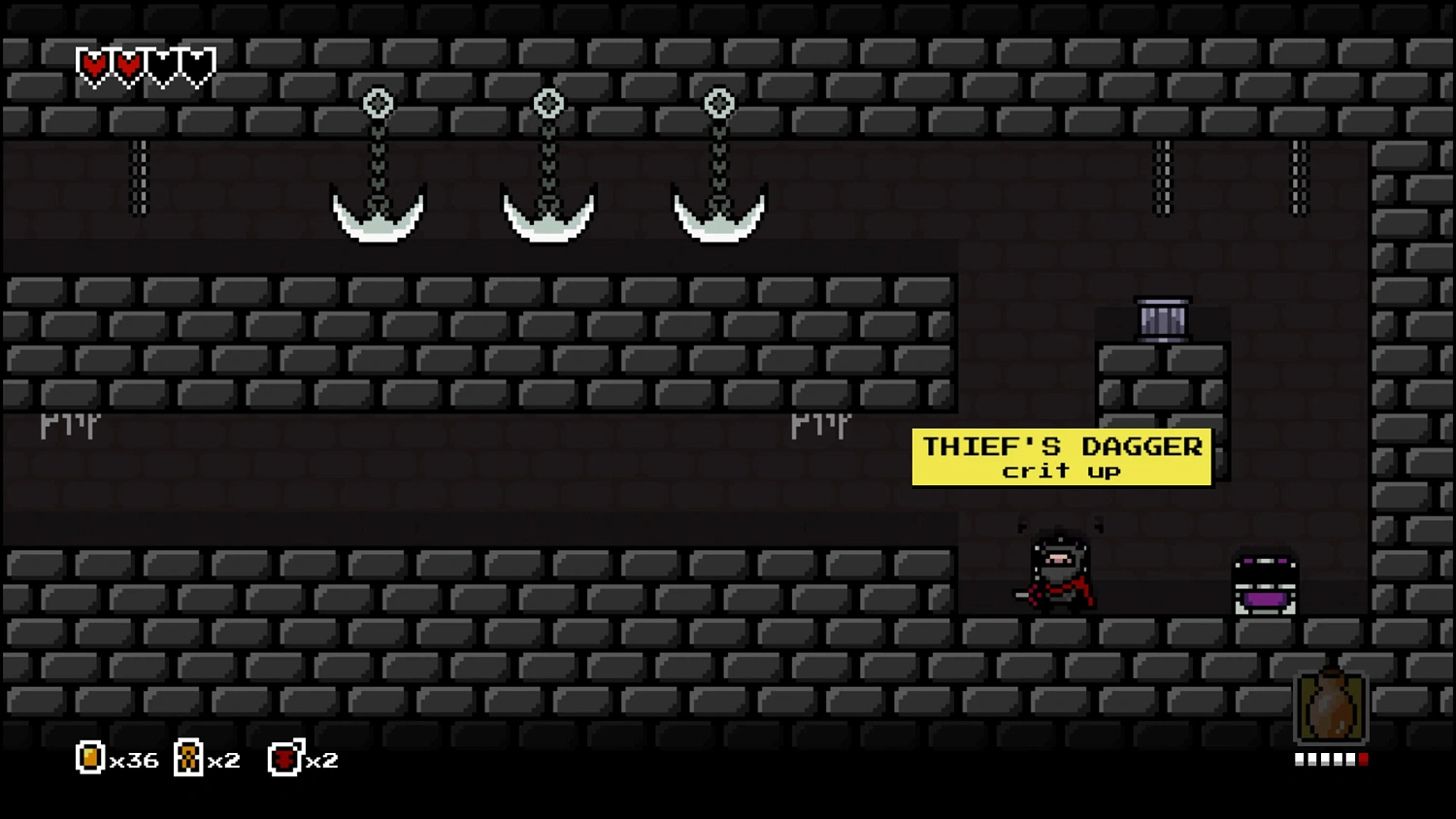Click the diamond mount of the left anchor chain
The width and height of the screenshot is (1456, 819).
378,102
